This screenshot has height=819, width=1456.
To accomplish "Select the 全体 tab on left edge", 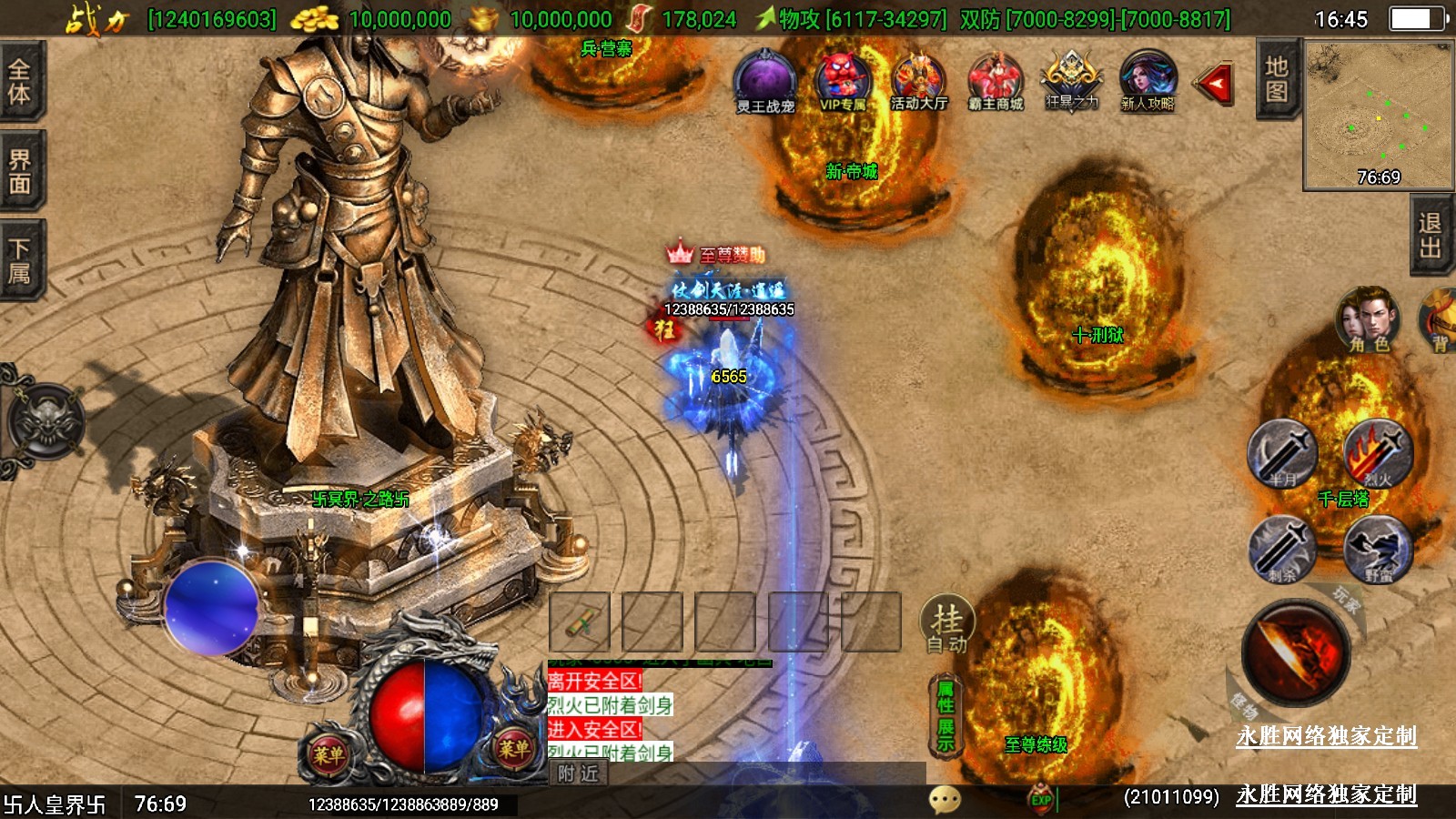I will pos(20,81).
